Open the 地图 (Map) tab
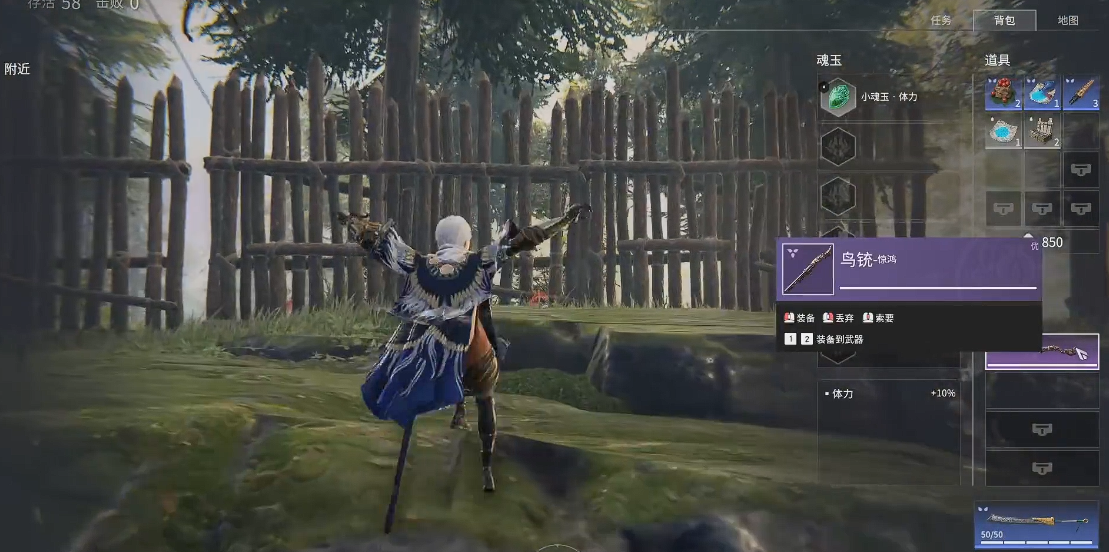Viewport: 1109px width, 552px height. 1068,20
